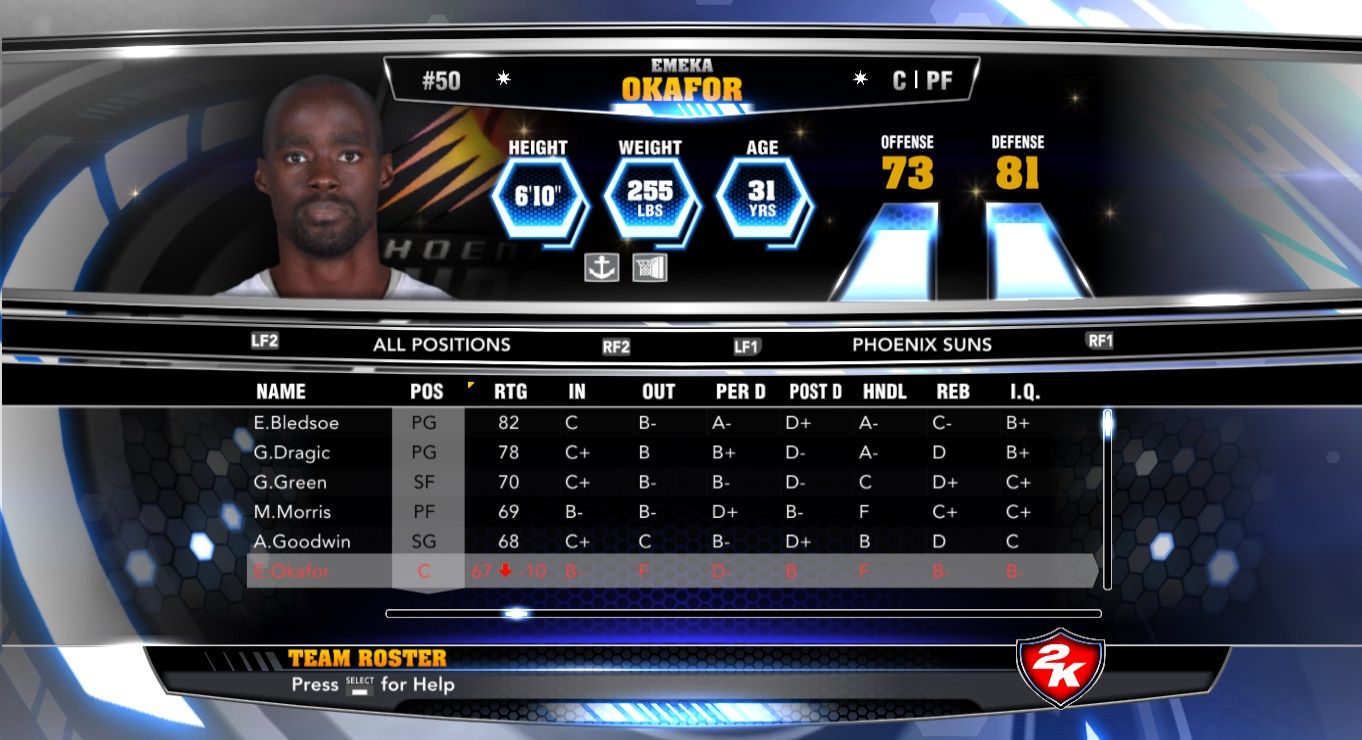Select A.Goodwin's roster row
Image resolution: width=1362 pixels, height=740 pixels.
(297, 542)
